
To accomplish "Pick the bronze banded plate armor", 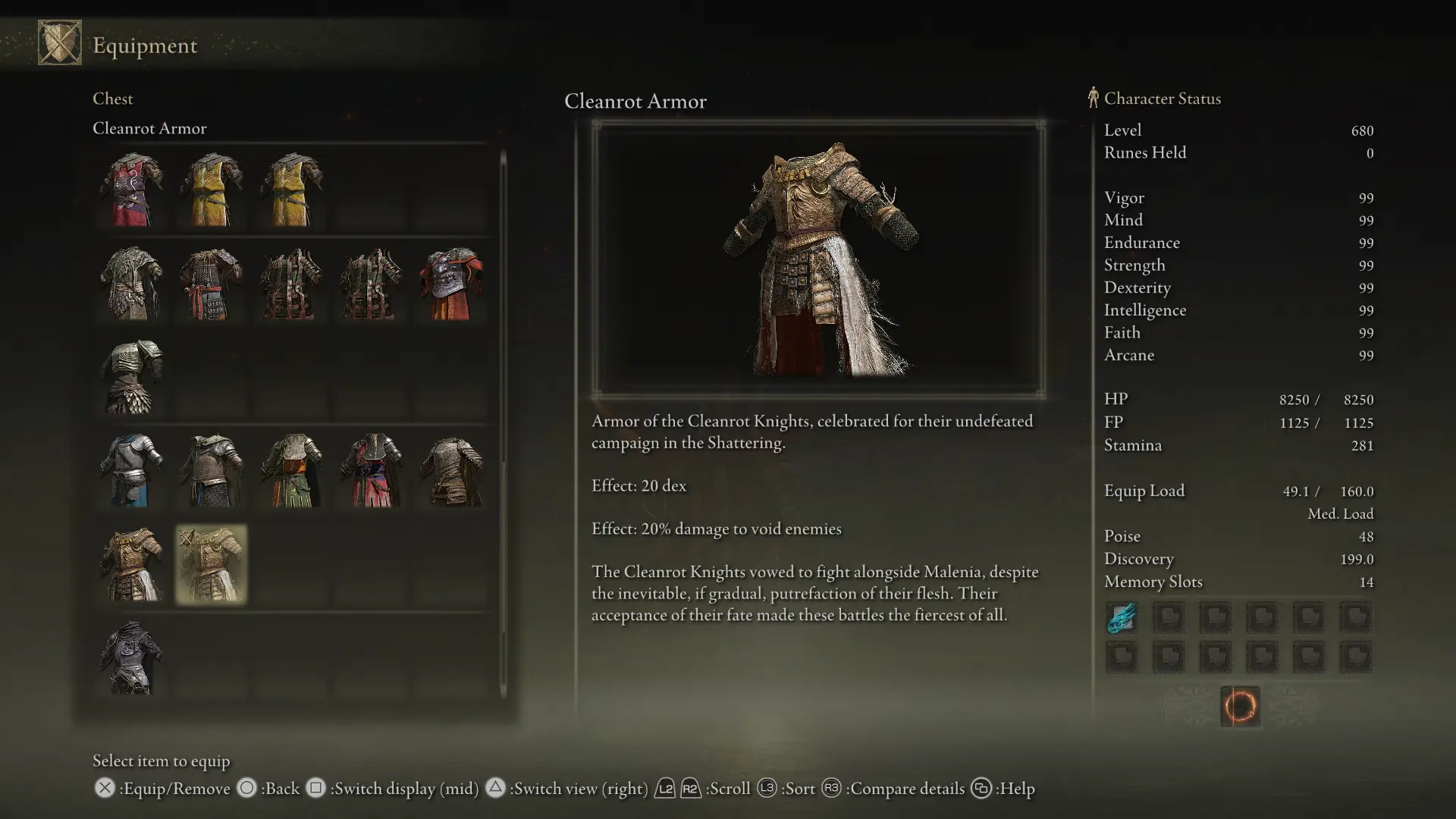I will [x=452, y=470].
